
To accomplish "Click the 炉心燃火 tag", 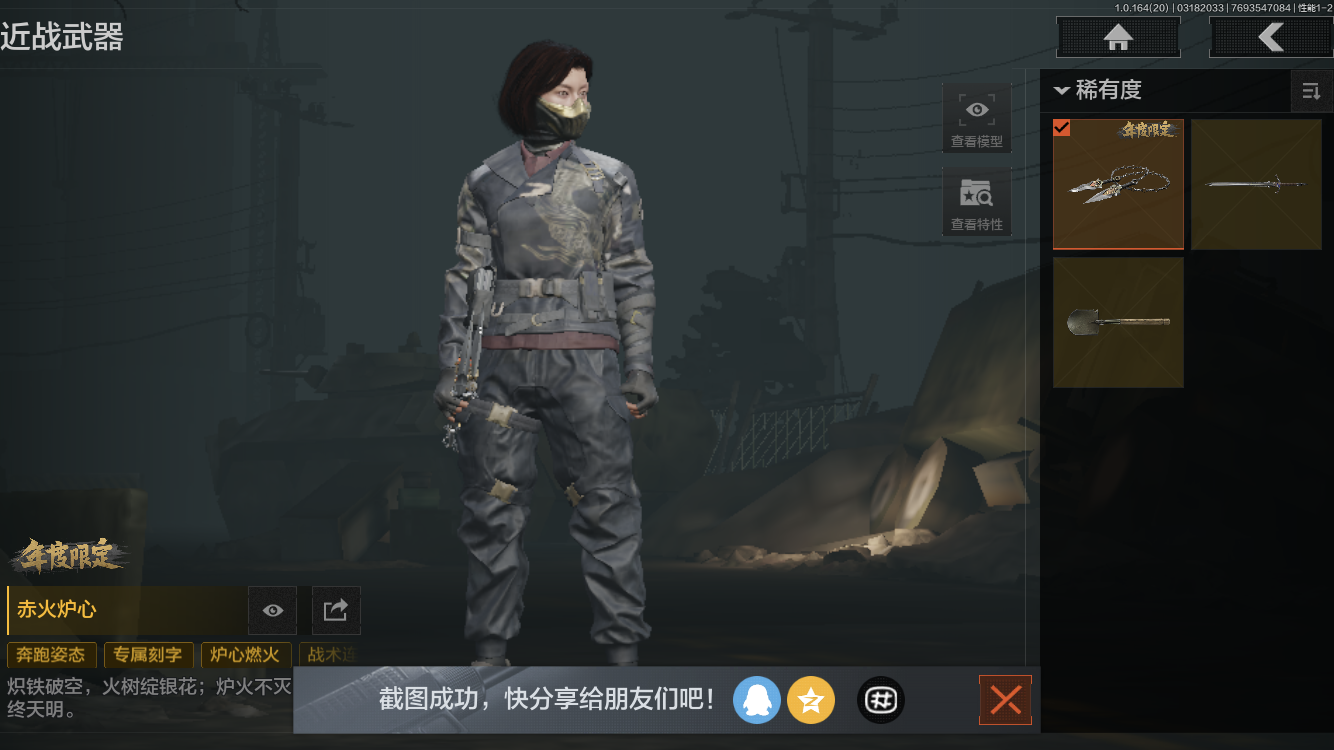I will coord(245,655).
